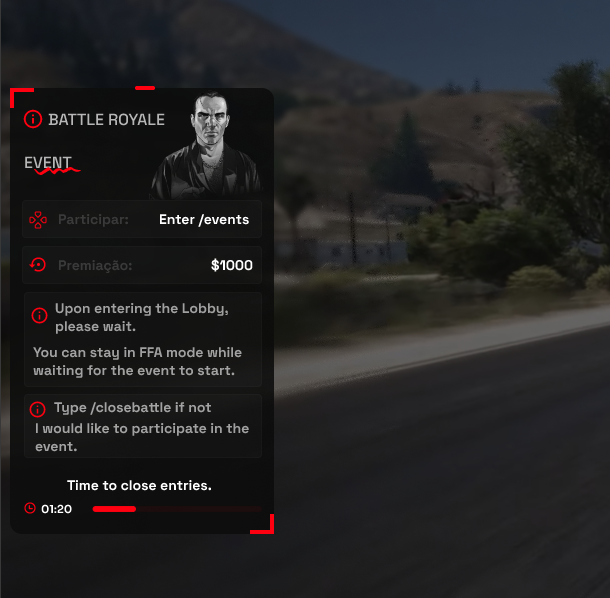Viewport: 610px width, 598px height.
Task: Click the controller icon next to Participar
Action: click(38, 219)
